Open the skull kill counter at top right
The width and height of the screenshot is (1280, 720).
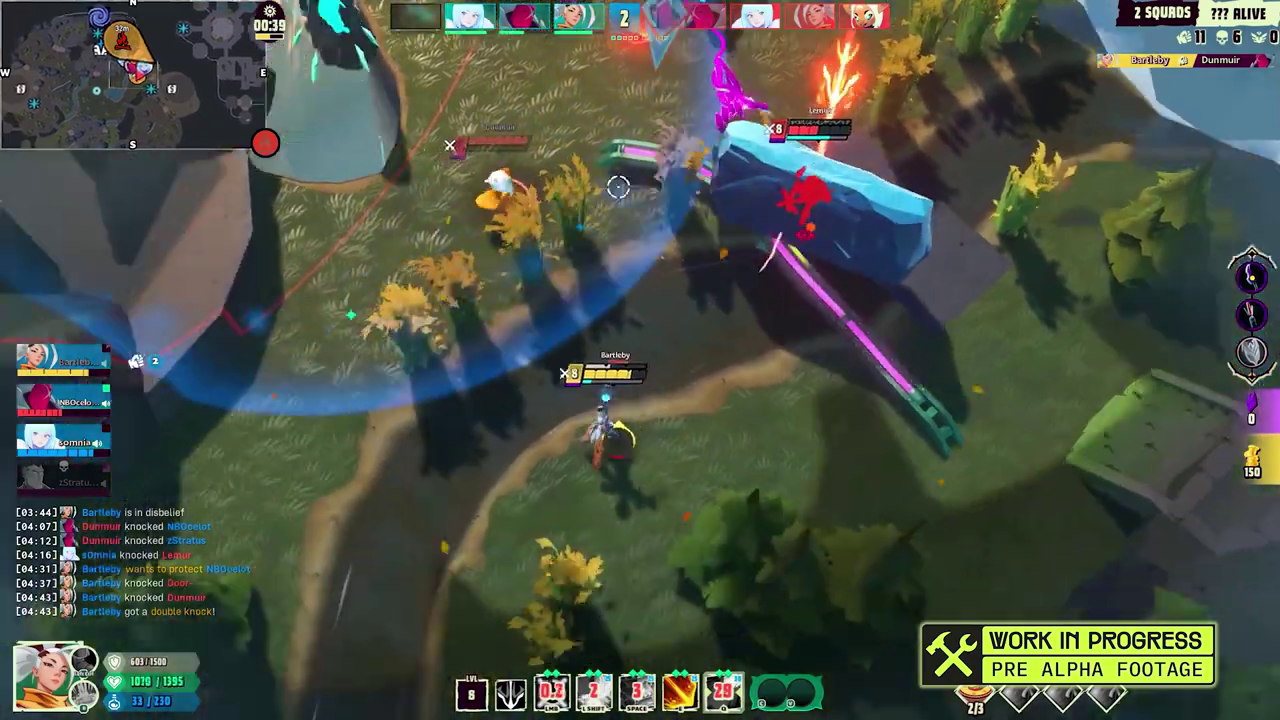(1221, 36)
